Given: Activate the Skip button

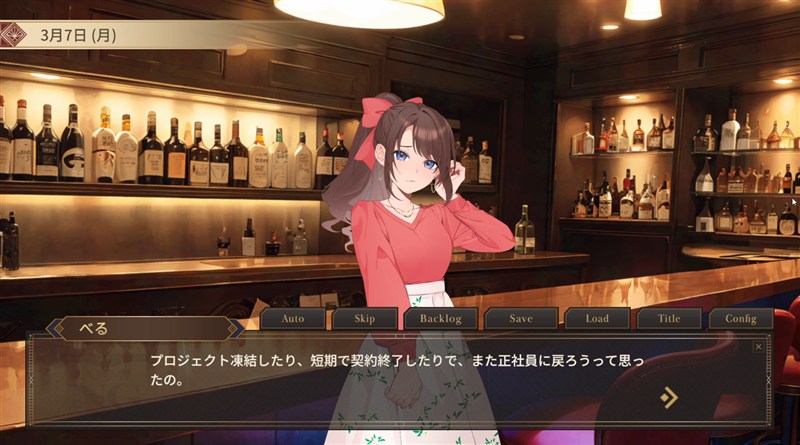Looking at the screenshot, I should click(x=365, y=319).
